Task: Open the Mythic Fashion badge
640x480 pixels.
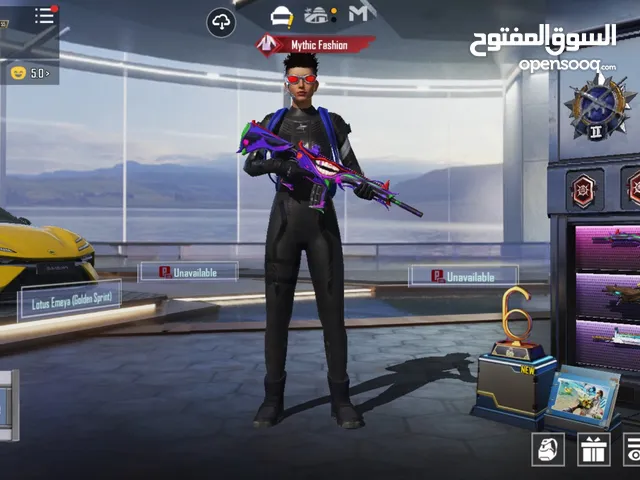Action: coord(315,44)
